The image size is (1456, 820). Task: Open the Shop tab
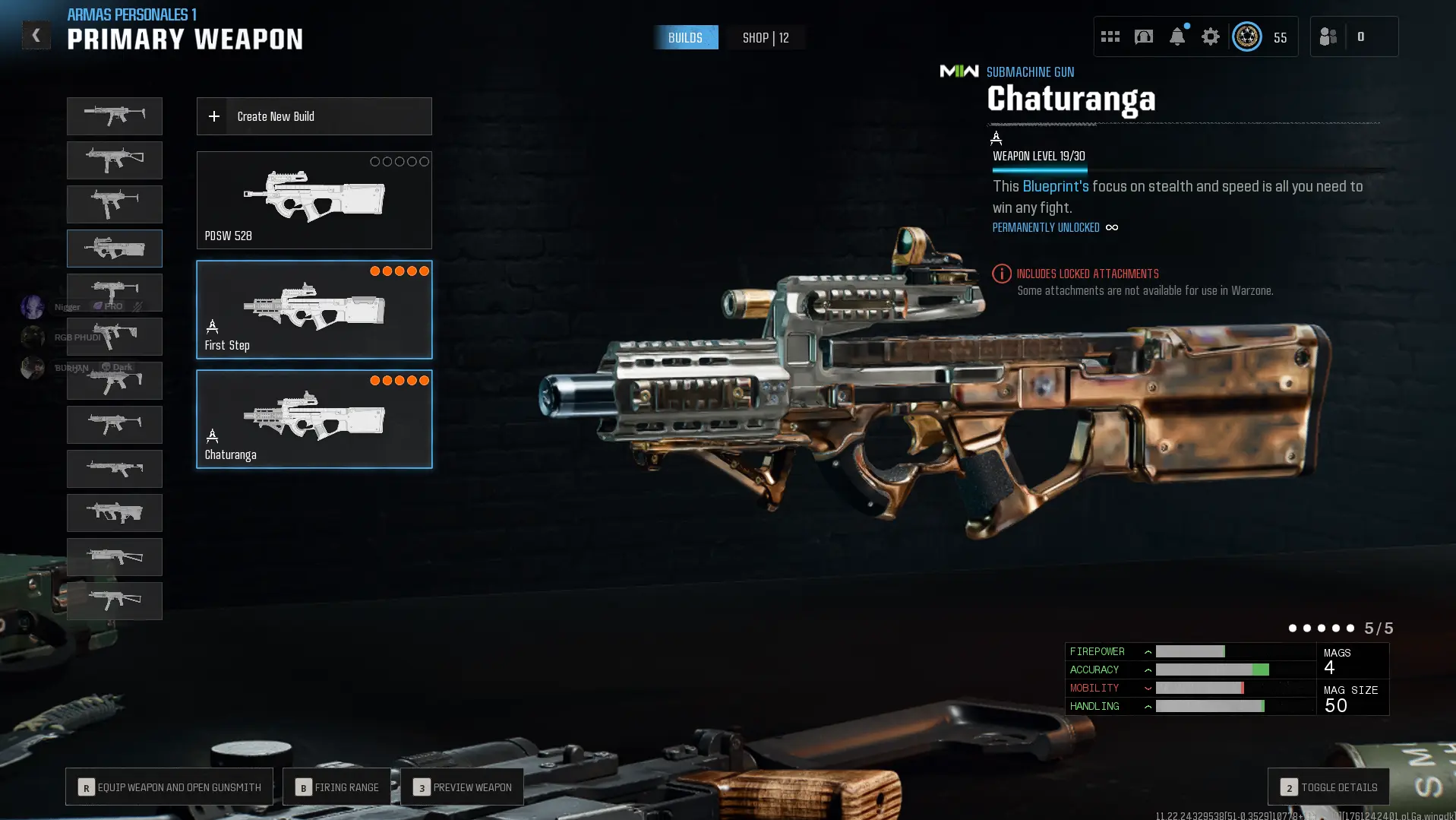[x=765, y=38]
